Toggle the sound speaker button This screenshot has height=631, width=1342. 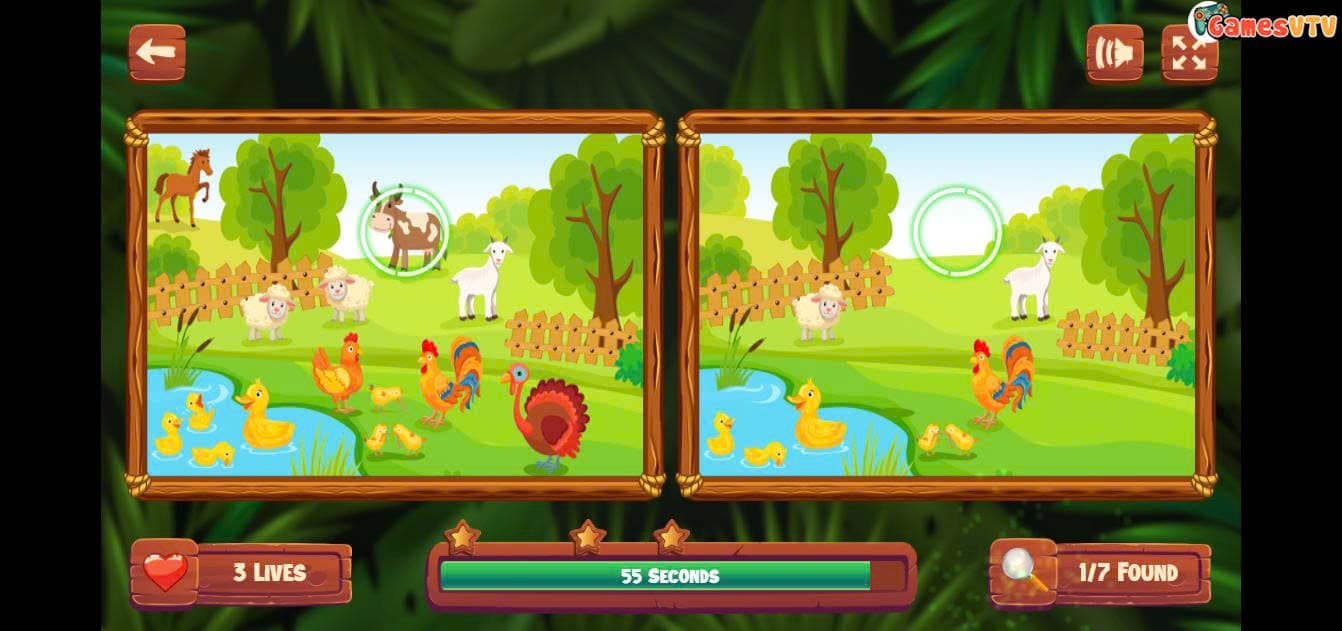coord(1114,53)
